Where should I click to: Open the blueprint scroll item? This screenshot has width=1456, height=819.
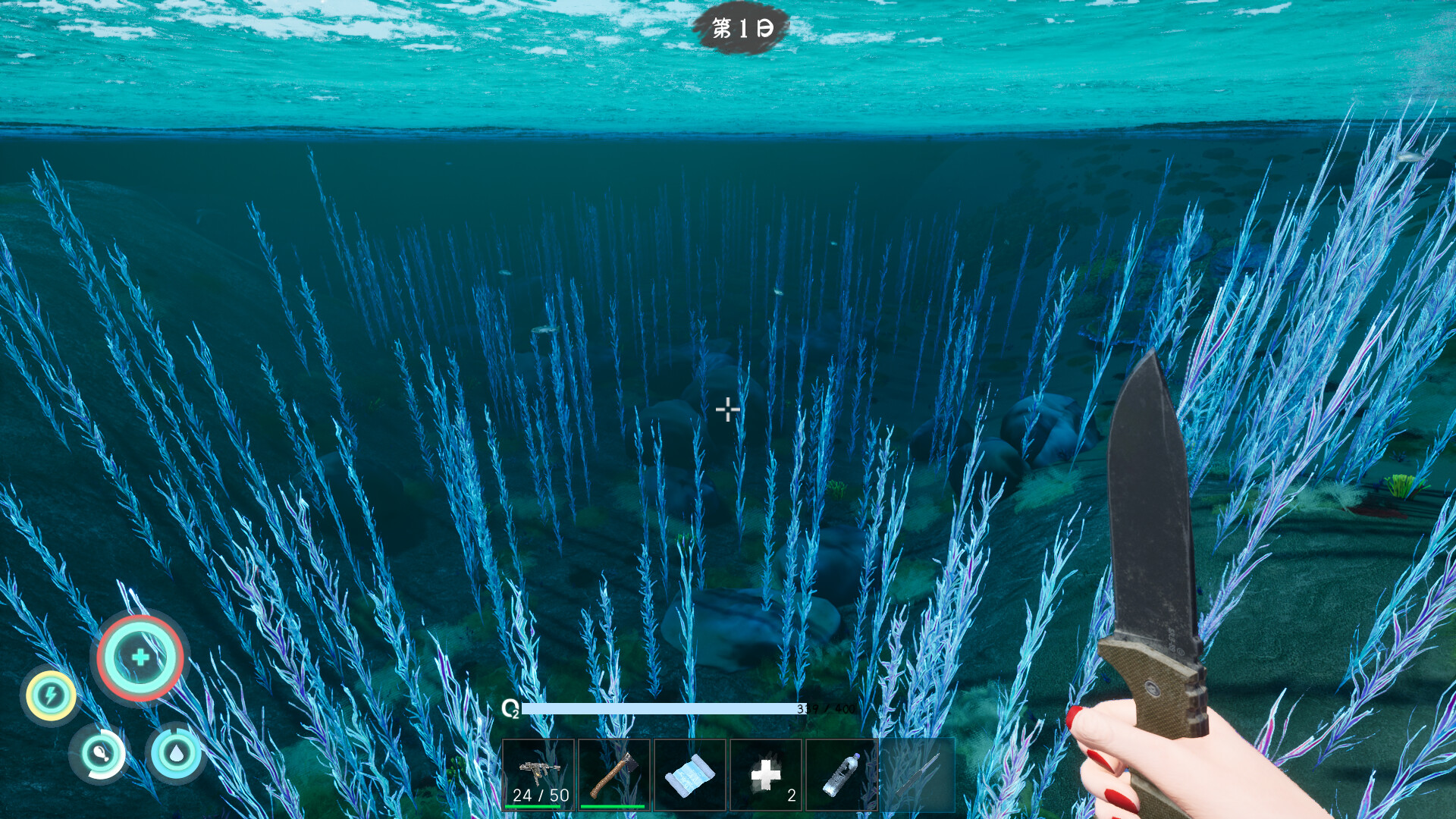pyautogui.click(x=692, y=773)
